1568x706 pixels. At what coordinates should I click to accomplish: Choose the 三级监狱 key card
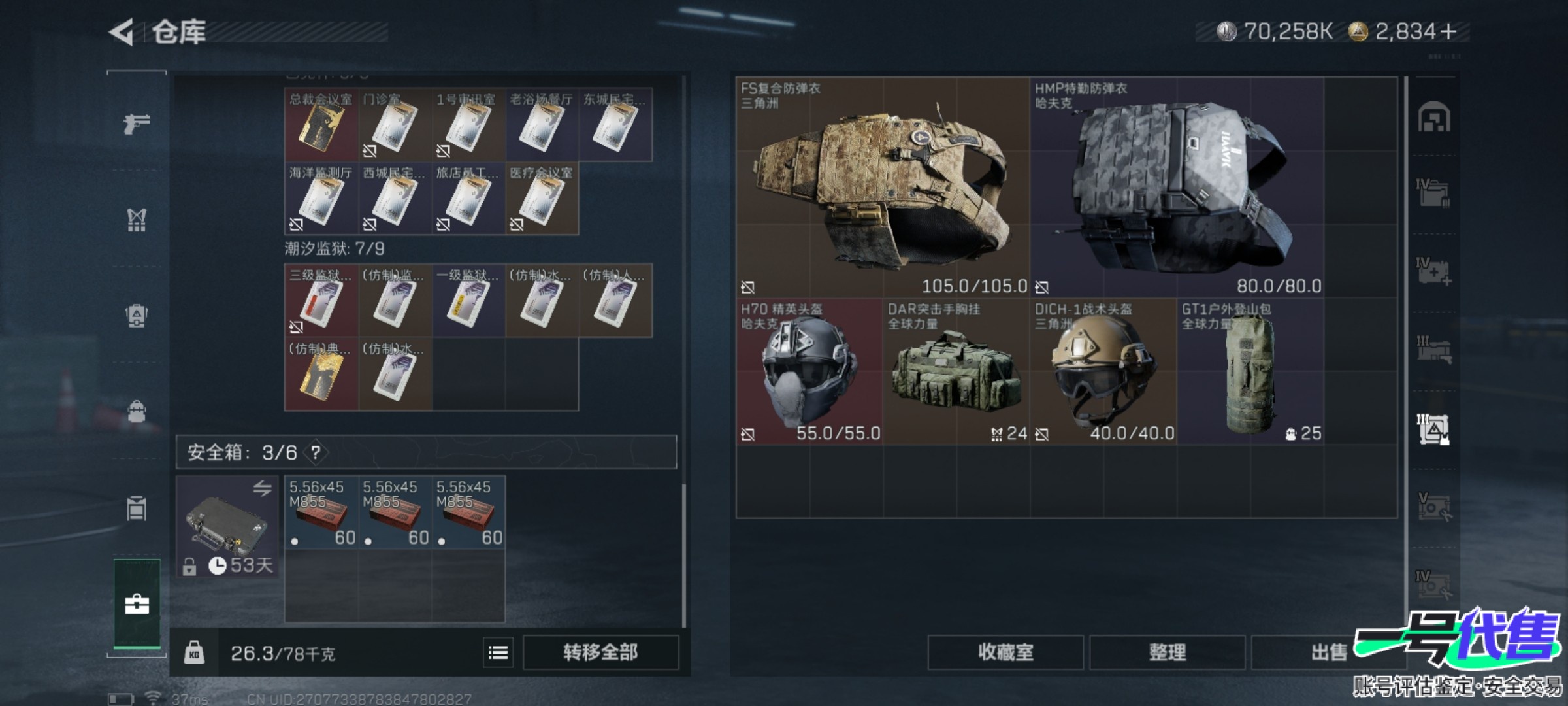click(321, 301)
